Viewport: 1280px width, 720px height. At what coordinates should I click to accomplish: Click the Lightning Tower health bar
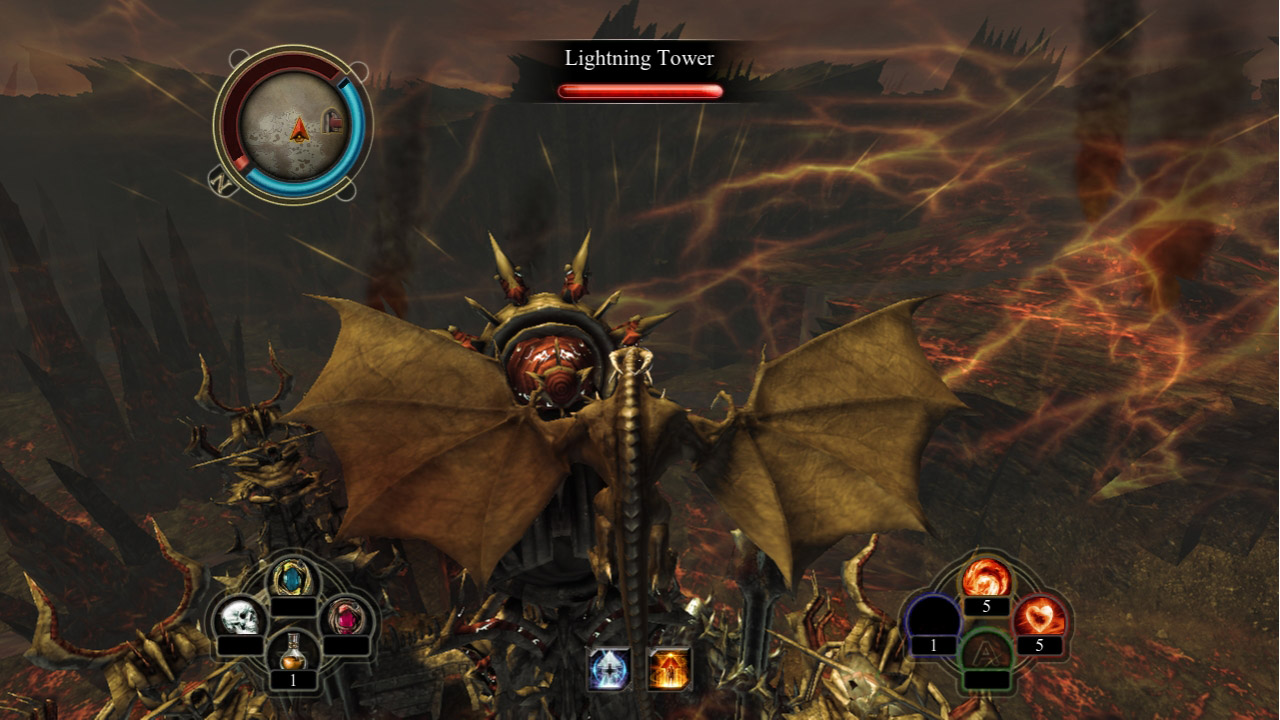click(639, 90)
